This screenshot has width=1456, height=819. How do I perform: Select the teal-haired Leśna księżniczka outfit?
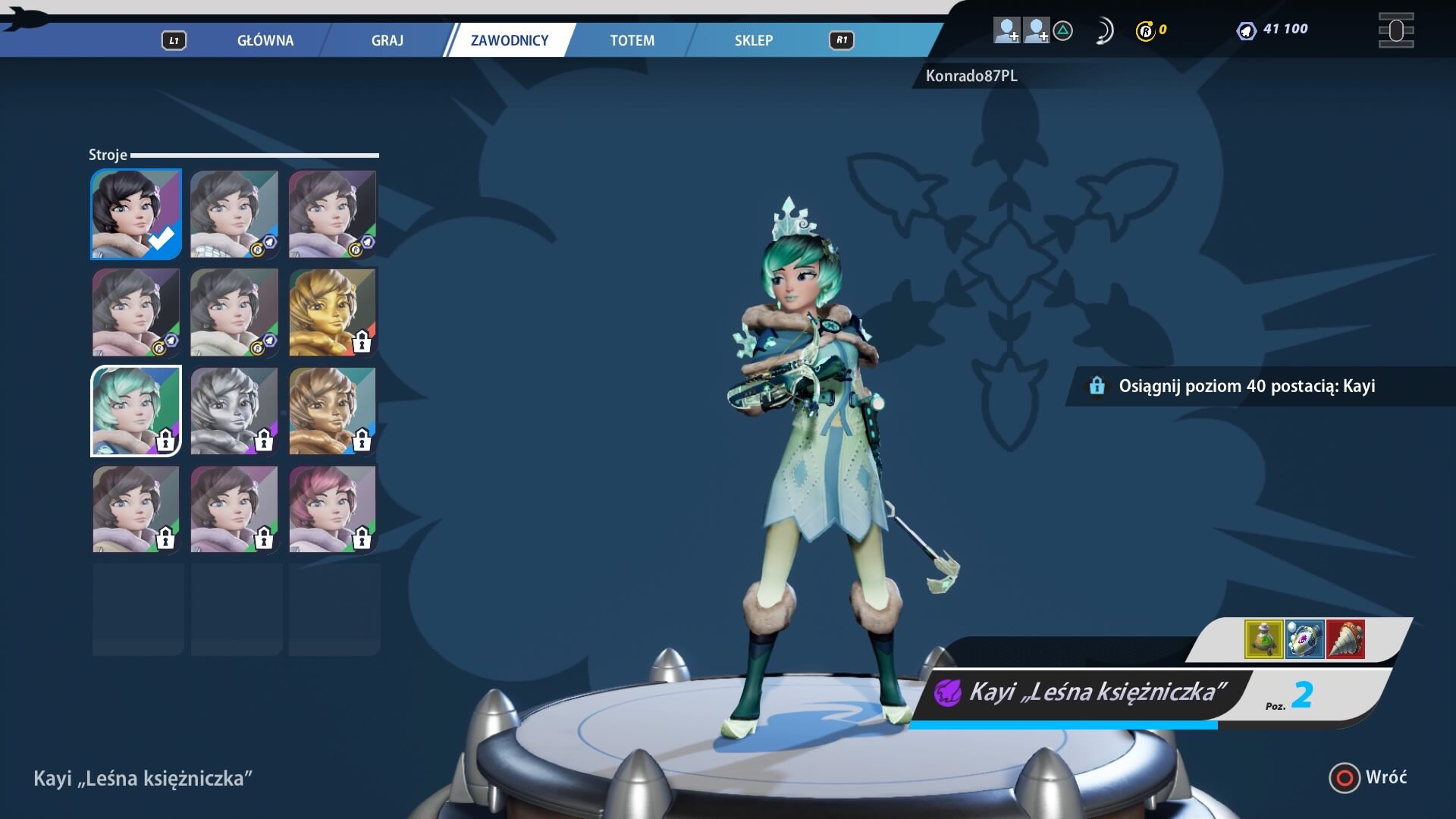(x=136, y=411)
